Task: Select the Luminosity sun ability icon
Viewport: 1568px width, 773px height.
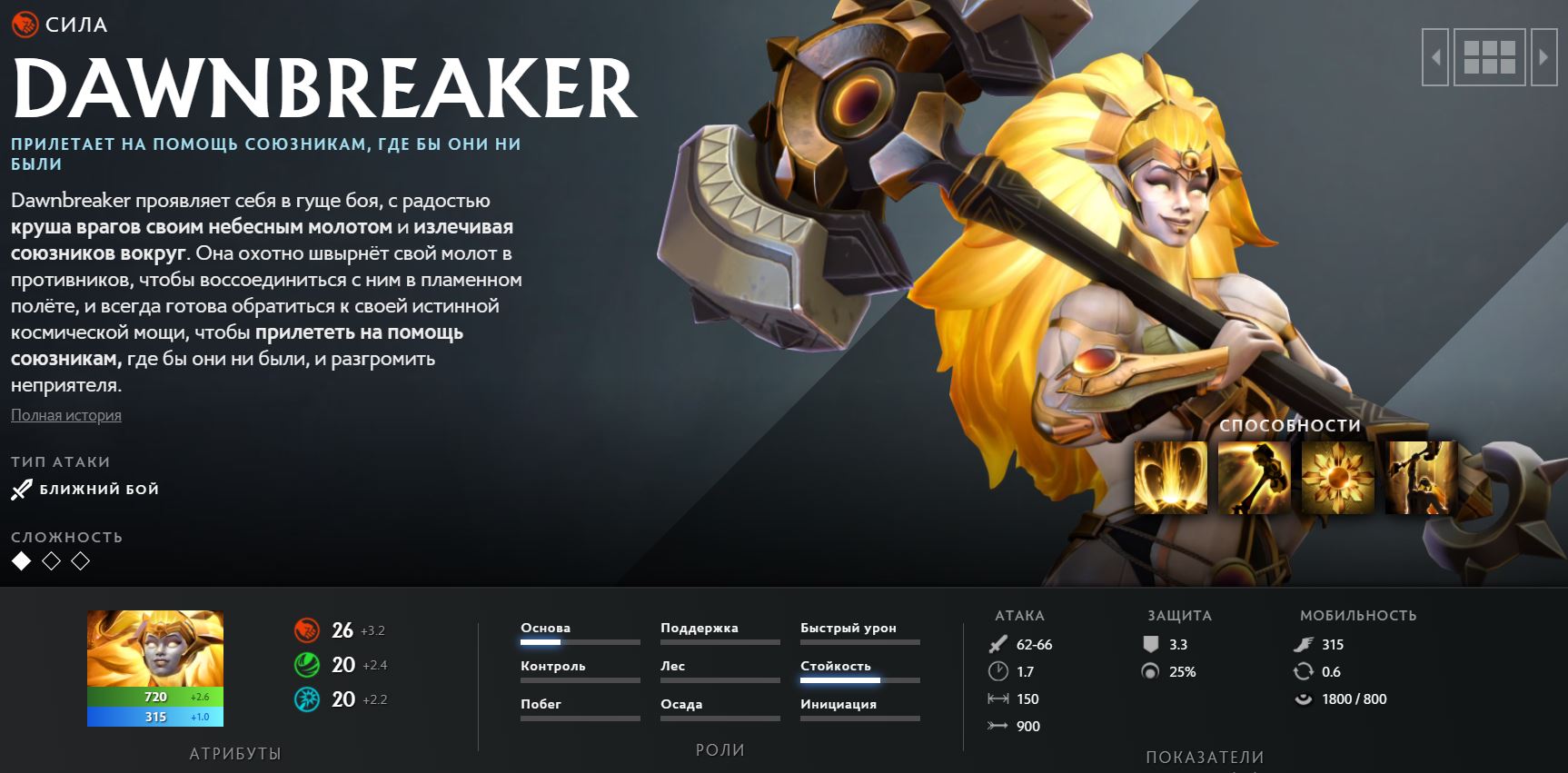Action: click(x=1337, y=478)
